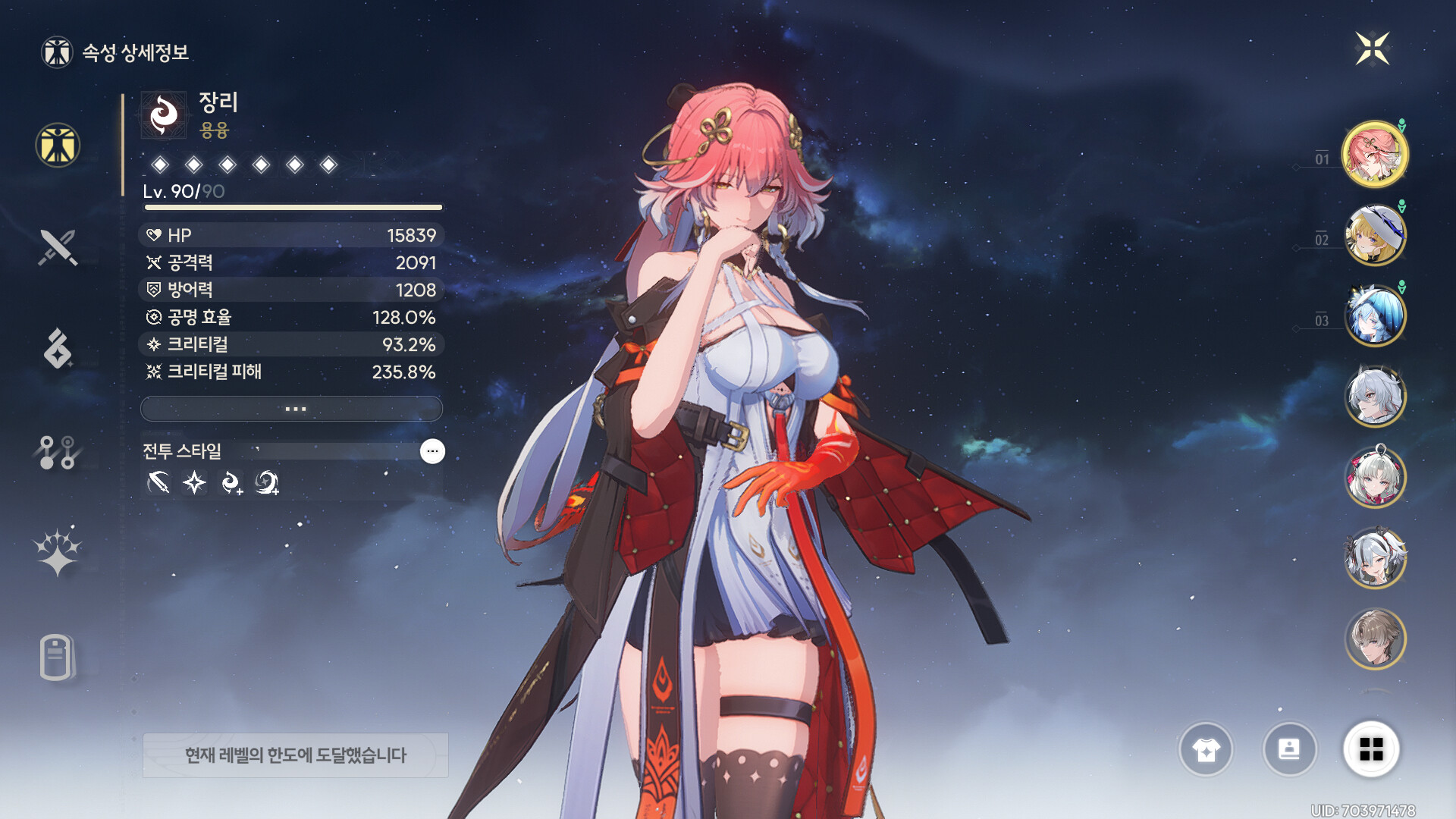The width and height of the screenshot is (1456, 819).
Task: Choose the blue-haired character in slot 03
Action: (x=1374, y=315)
